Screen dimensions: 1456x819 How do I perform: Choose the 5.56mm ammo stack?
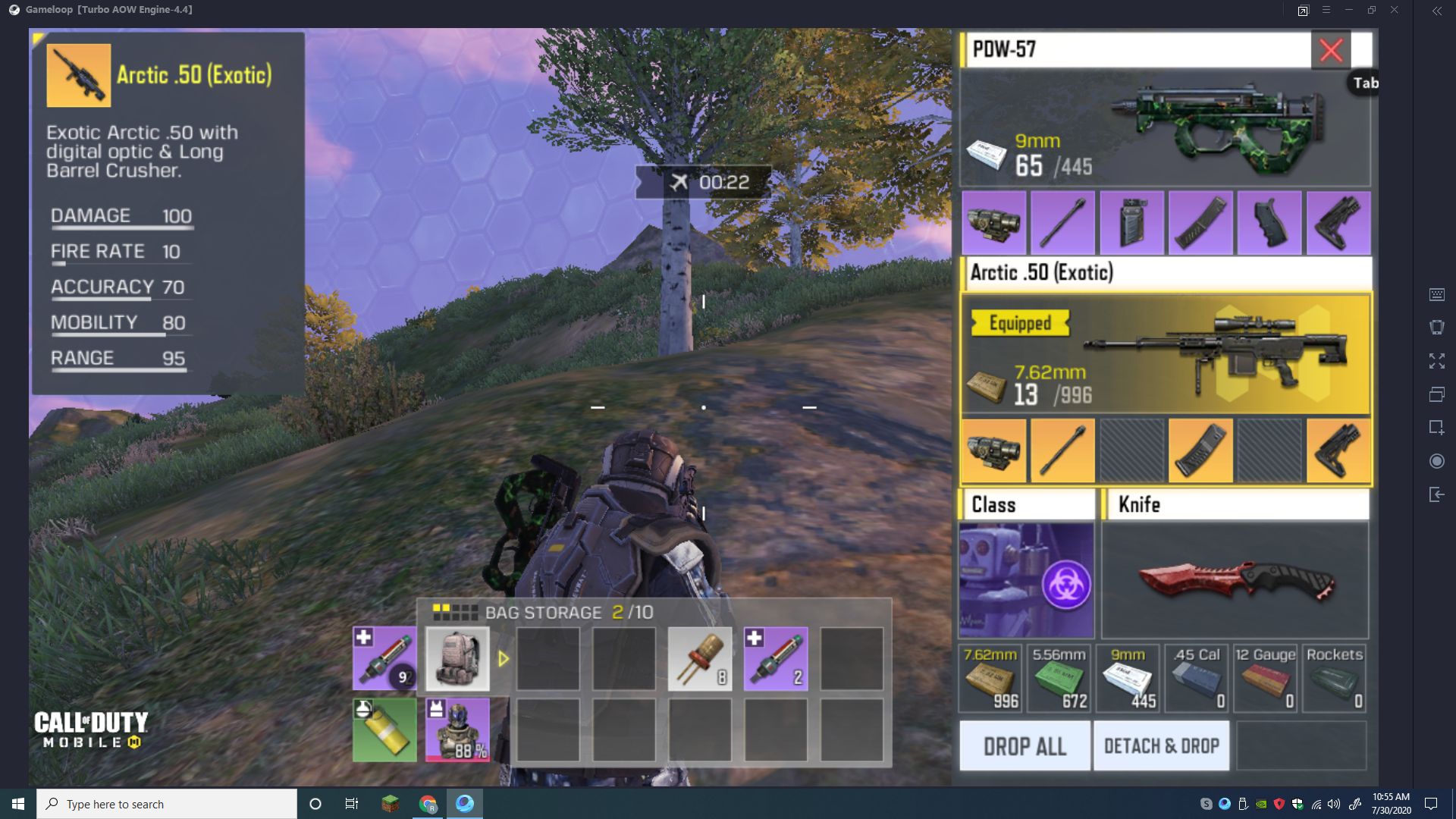[x=1059, y=679]
